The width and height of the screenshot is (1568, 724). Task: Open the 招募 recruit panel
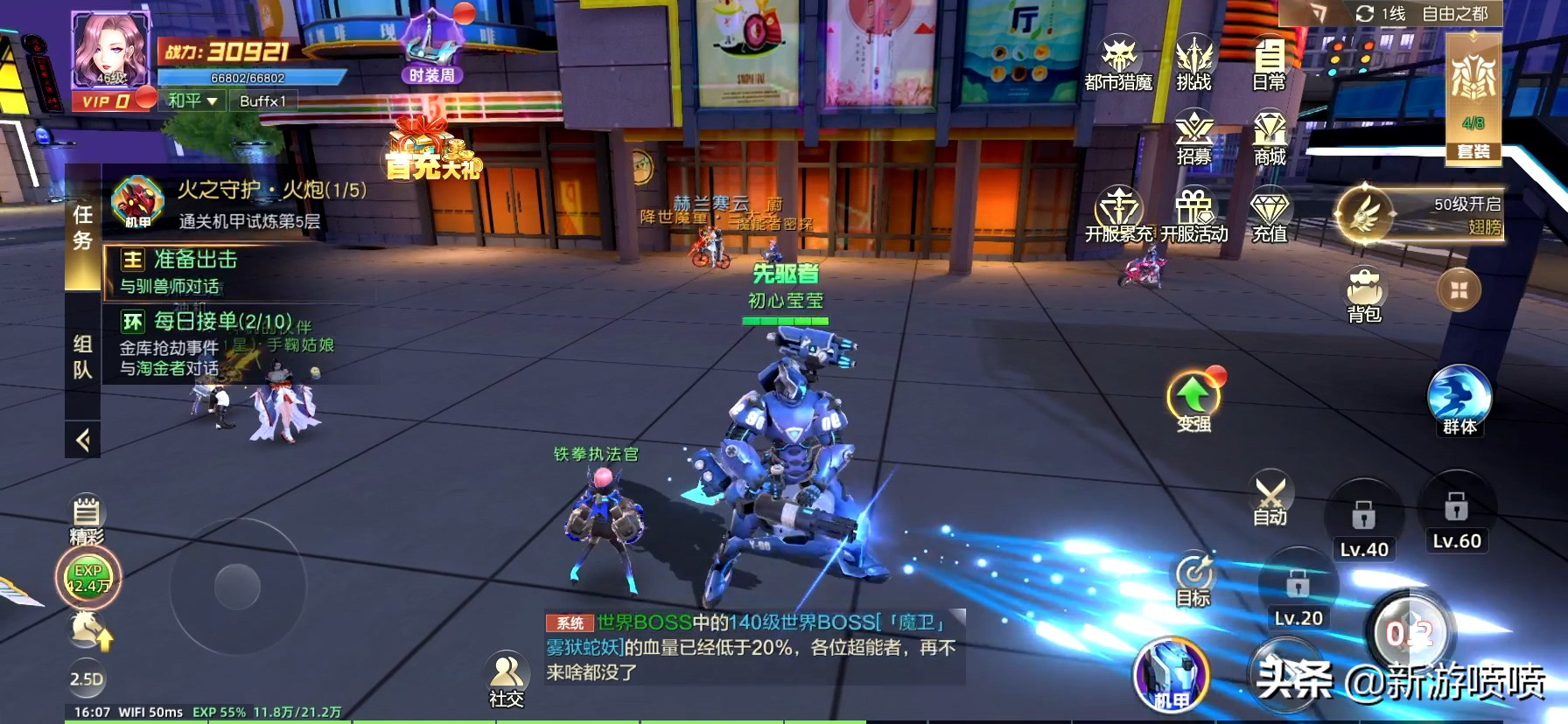tap(1193, 136)
